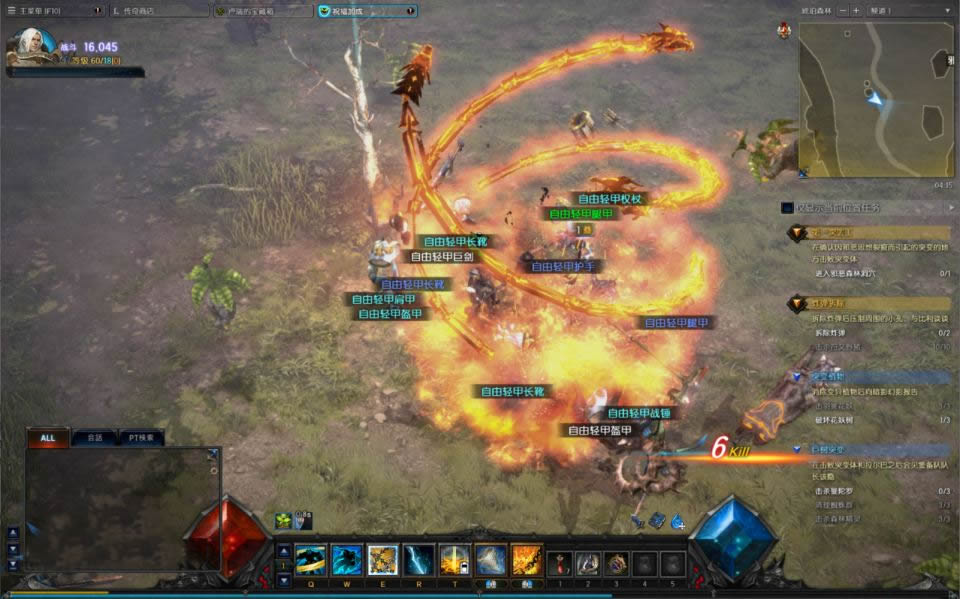Trigger the T slot light pillar skill
This screenshot has height=599, width=960.
[454, 560]
